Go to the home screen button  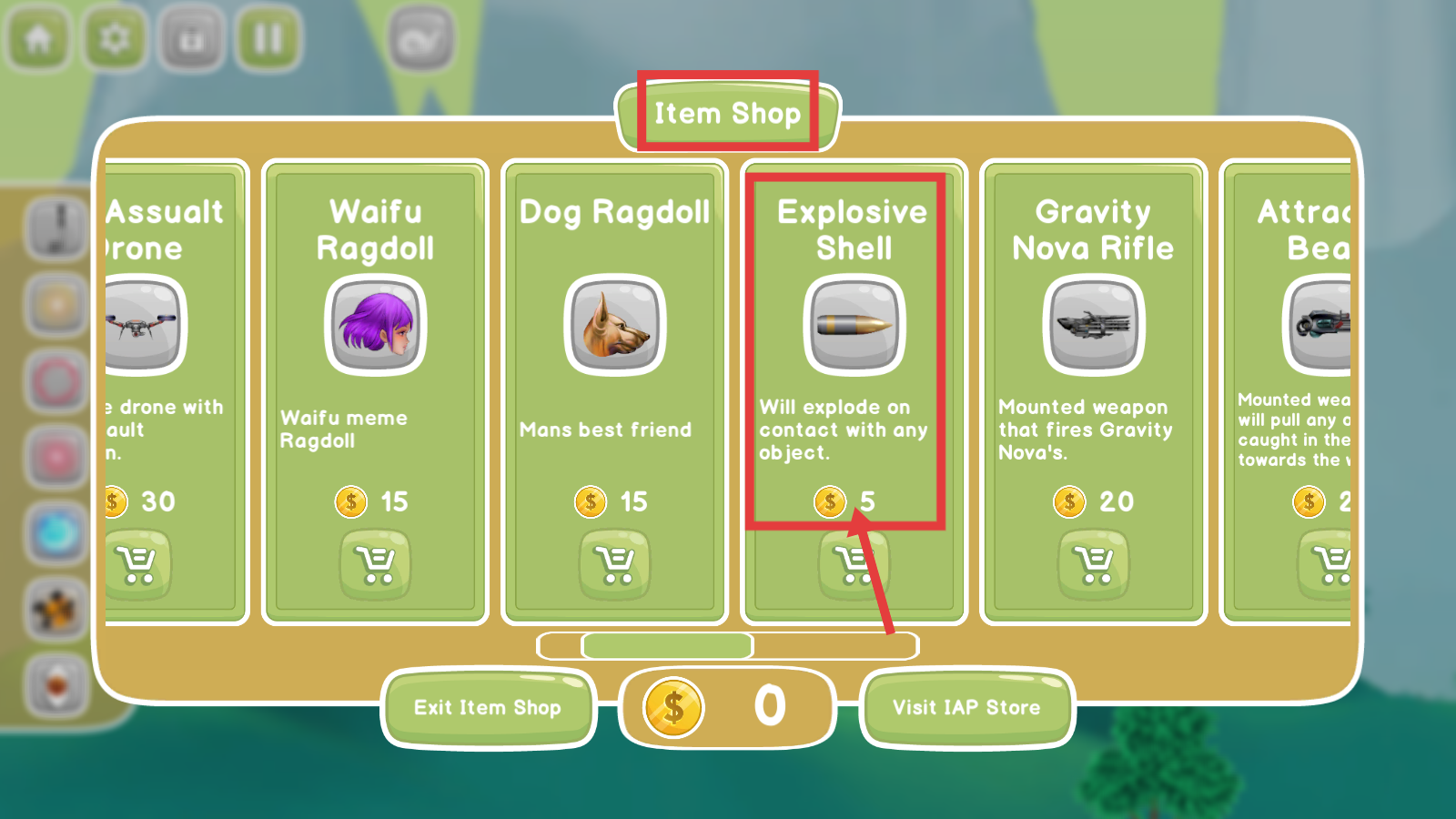[x=38, y=38]
